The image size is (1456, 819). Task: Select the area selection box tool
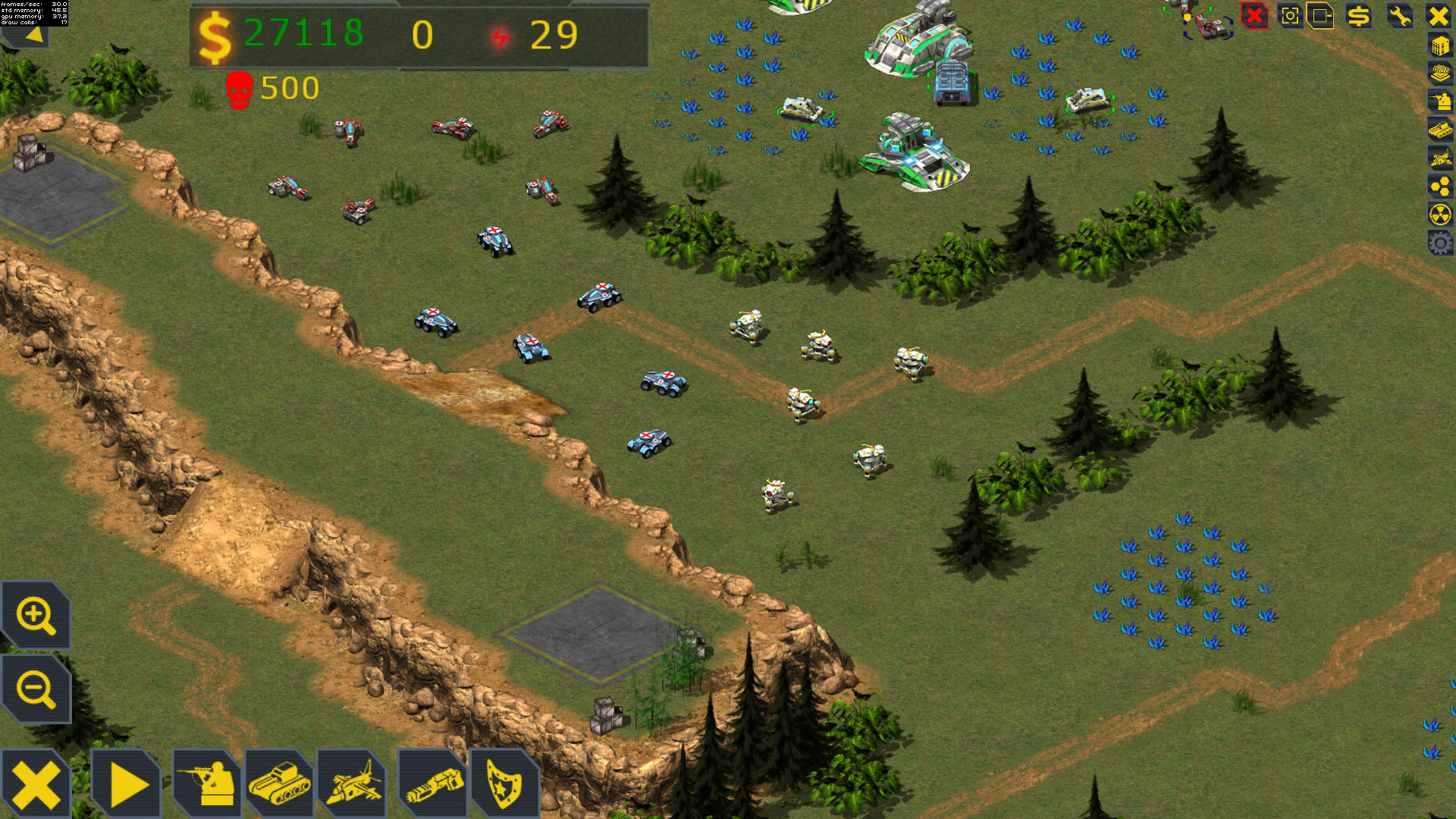(1322, 16)
